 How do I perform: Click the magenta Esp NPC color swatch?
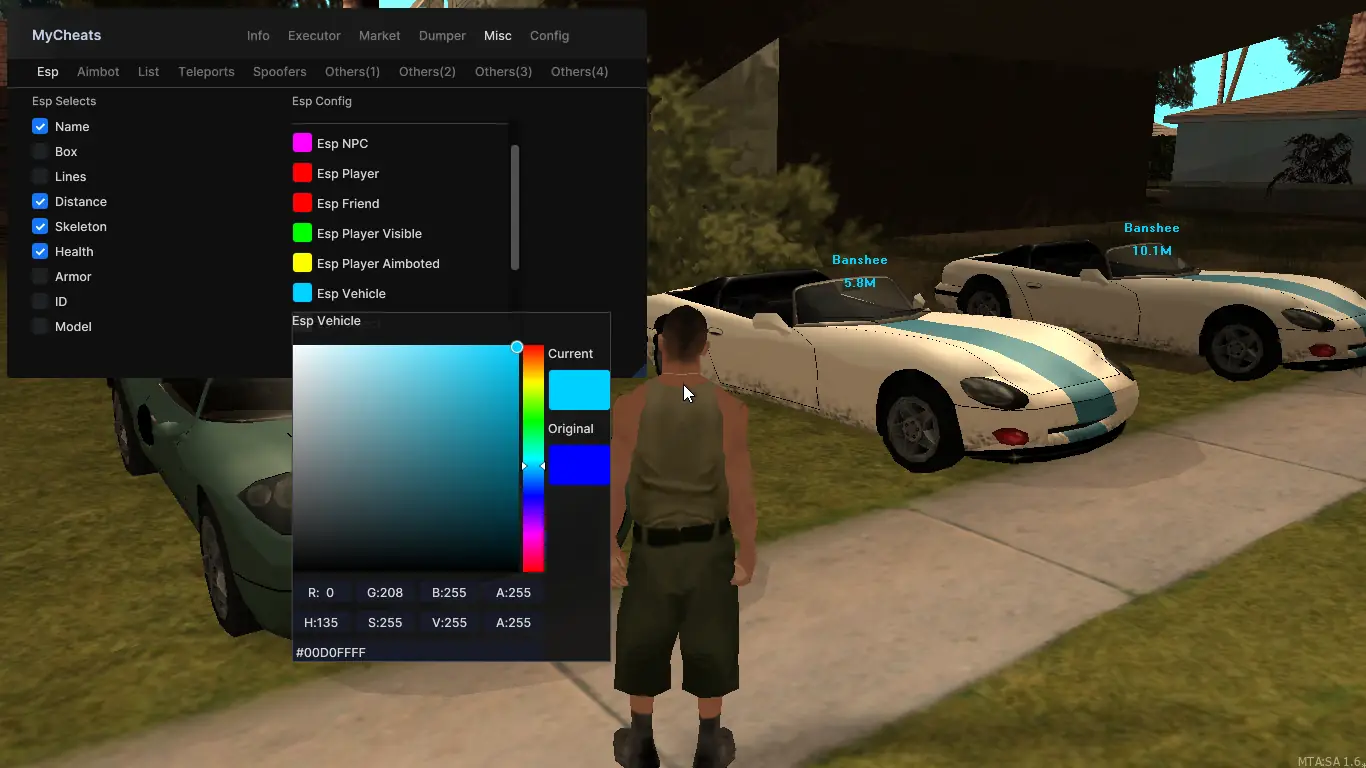(x=302, y=143)
